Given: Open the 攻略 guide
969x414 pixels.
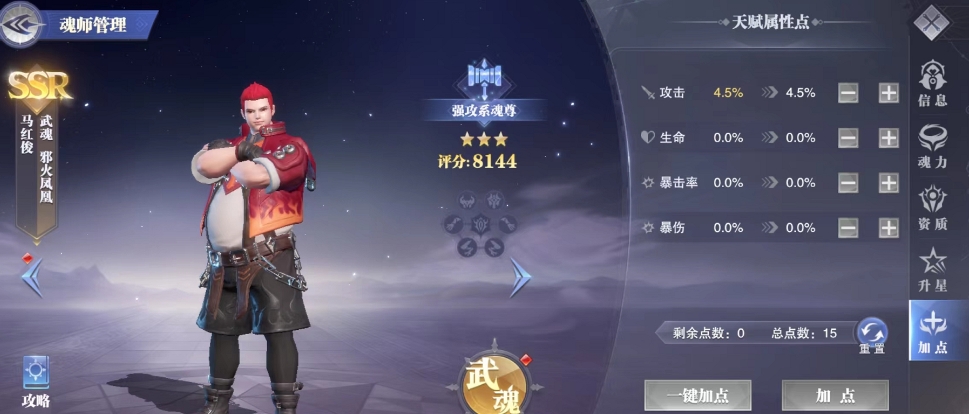Looking at the screenshot, I should tap(36, 382).
